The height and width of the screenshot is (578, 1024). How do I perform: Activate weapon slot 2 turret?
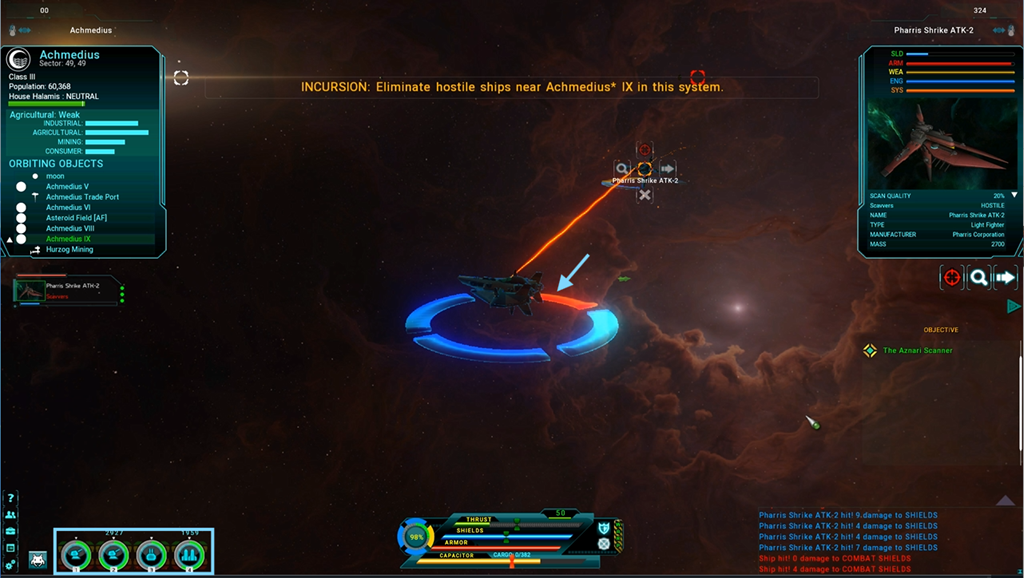[113, 554]
